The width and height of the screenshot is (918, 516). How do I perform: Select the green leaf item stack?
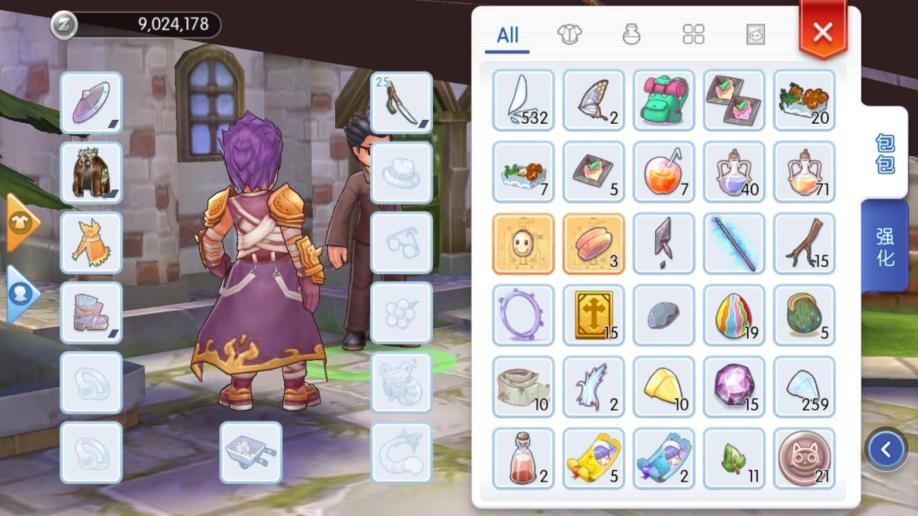click(x=734, y=458)
